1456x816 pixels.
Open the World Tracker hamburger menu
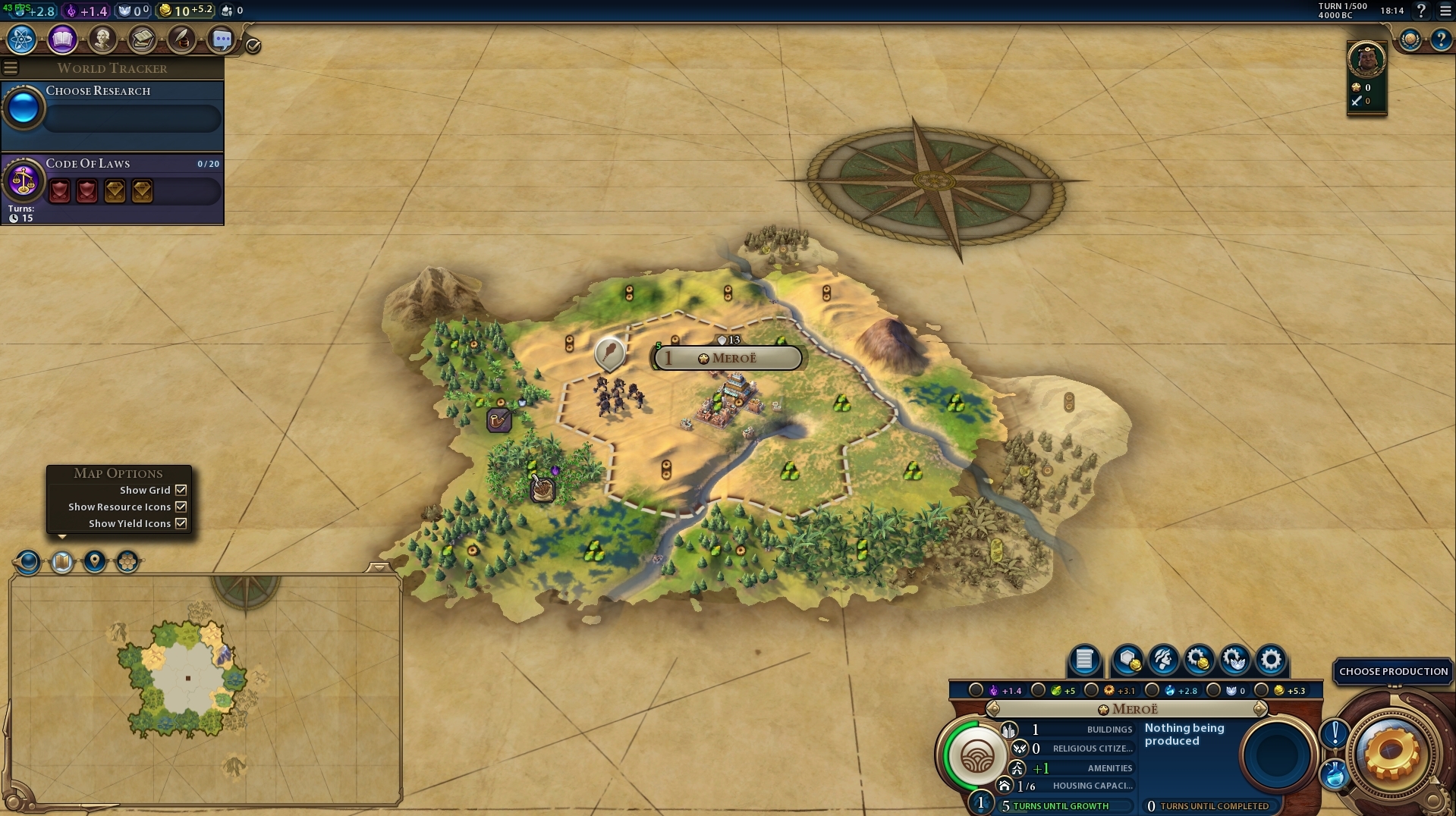[10, 67]
